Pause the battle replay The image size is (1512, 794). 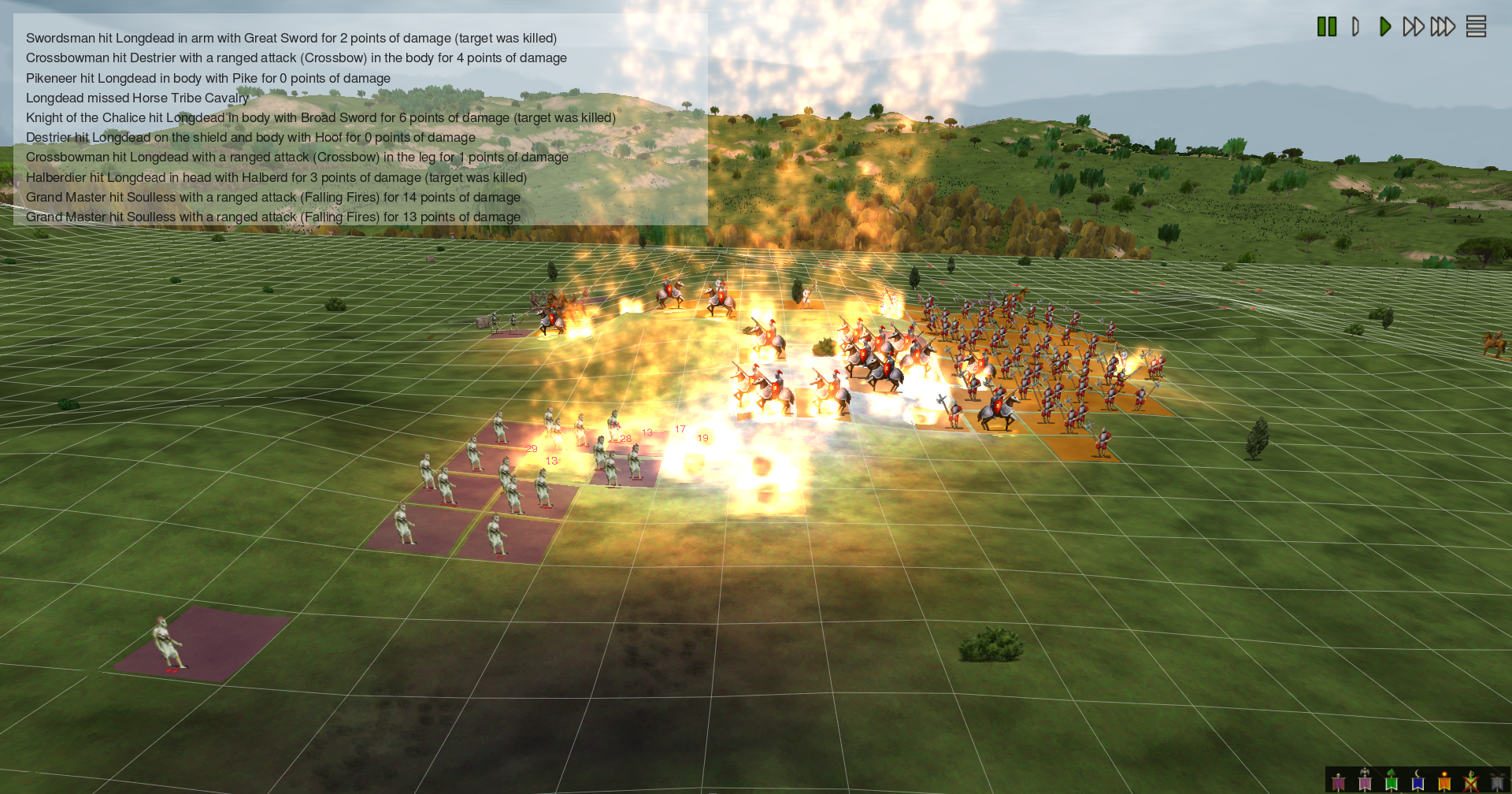pyautogui.click(x=1327, y=27)
